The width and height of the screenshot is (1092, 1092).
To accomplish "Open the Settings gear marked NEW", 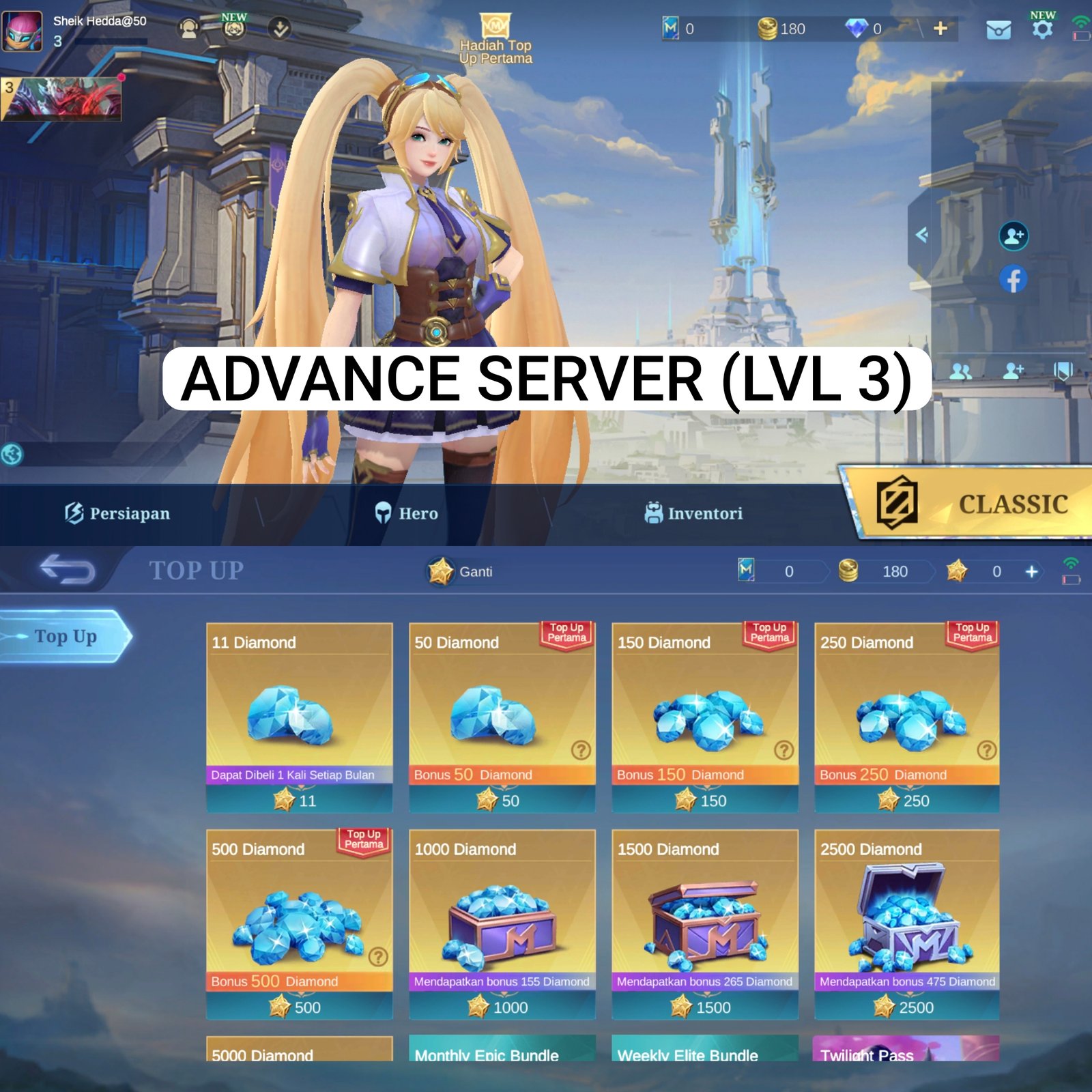I will [x=1041, y=29].
